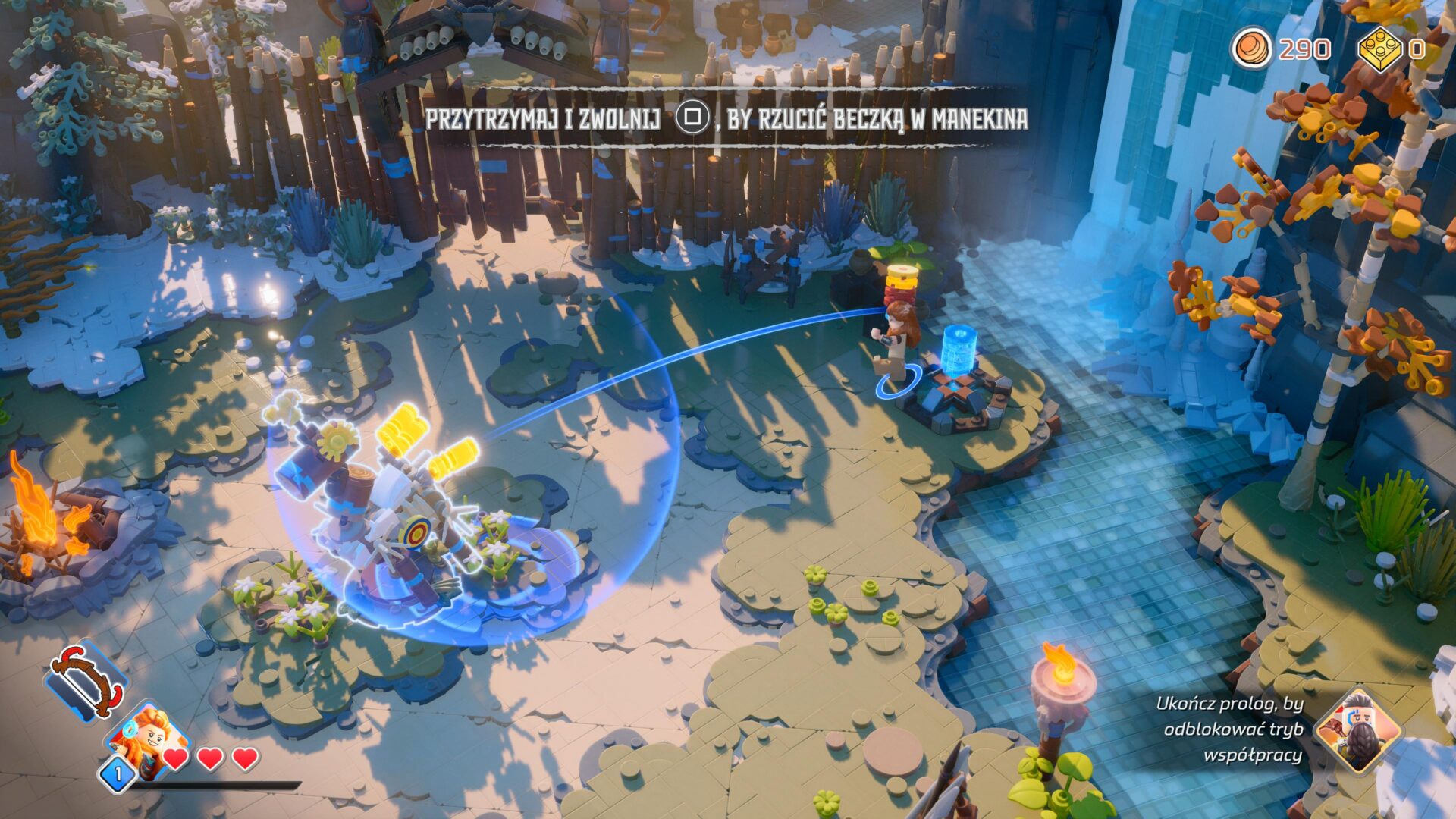Click the tutorial banner about throwing the barrel

(728, 118)
